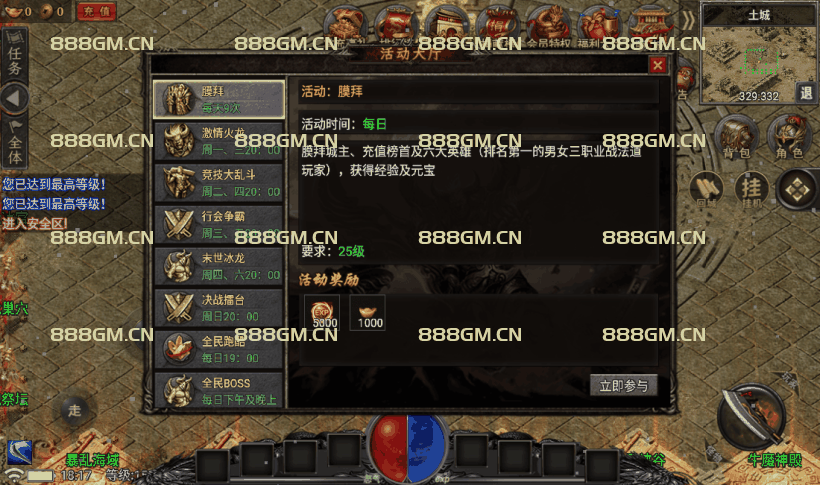This screenshot has height=485, width=820.
Task: Select the 行会争霸 guild war entry
Action: pos(219,224)
